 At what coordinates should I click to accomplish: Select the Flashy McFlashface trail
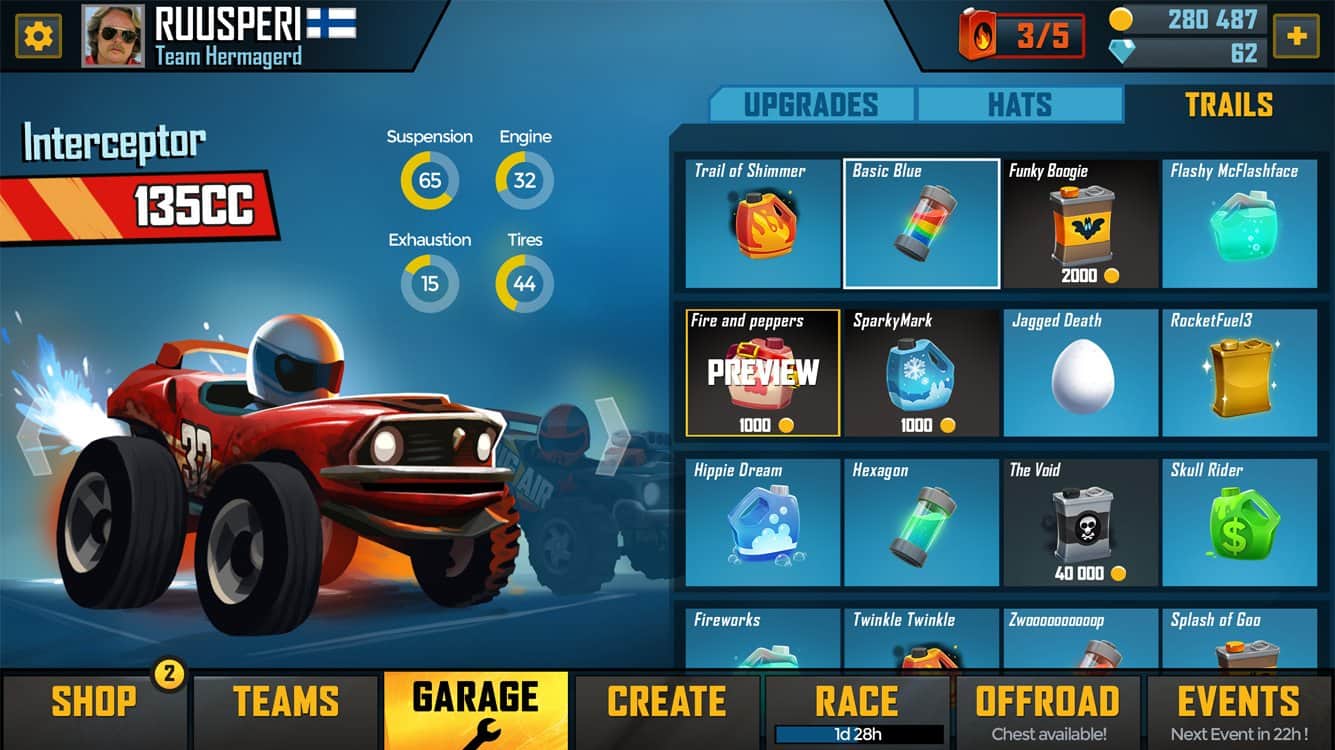pyautogui.click(x=1240, y=223)
